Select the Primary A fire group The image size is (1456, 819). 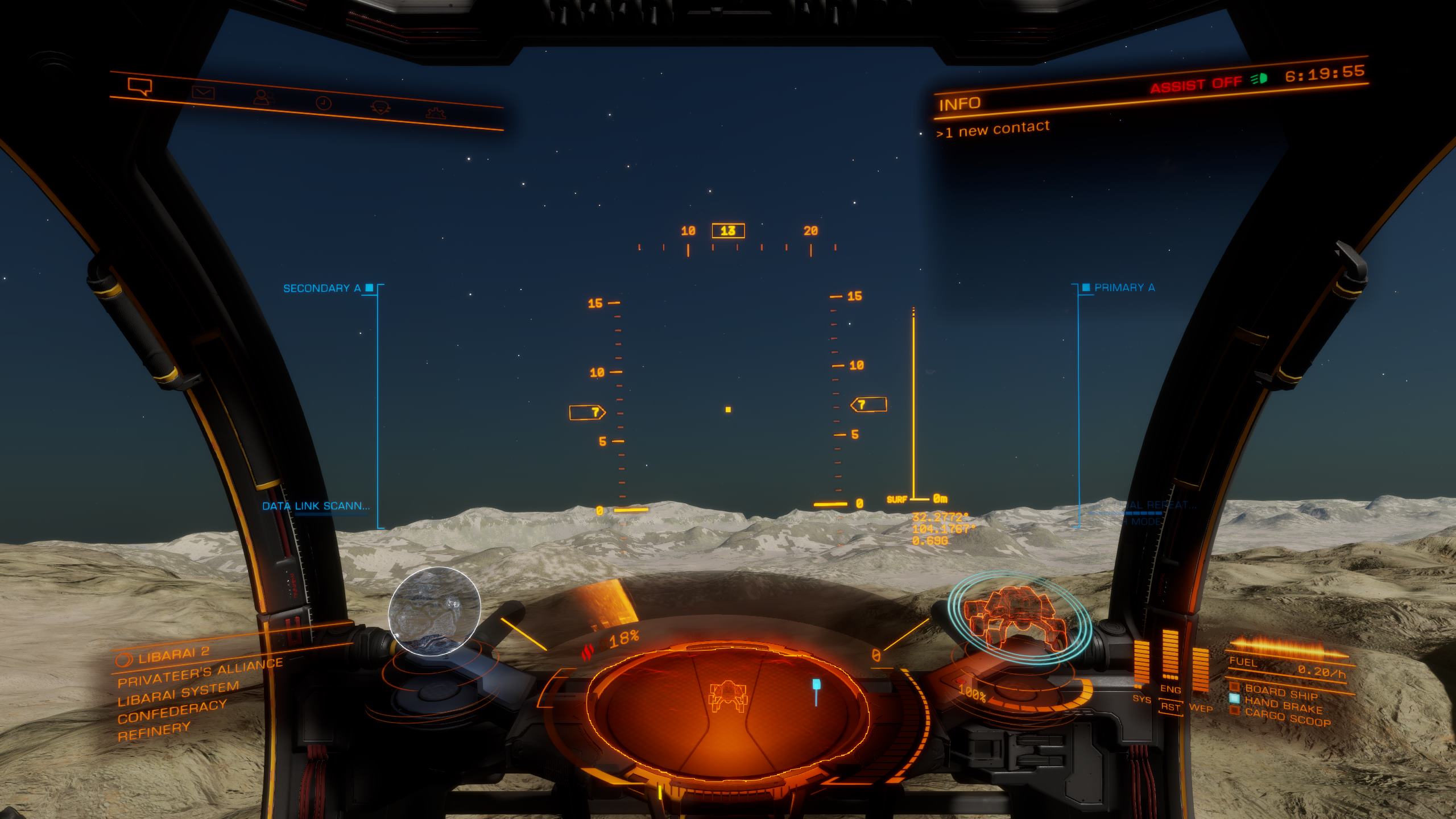[x=1124, y=288]
